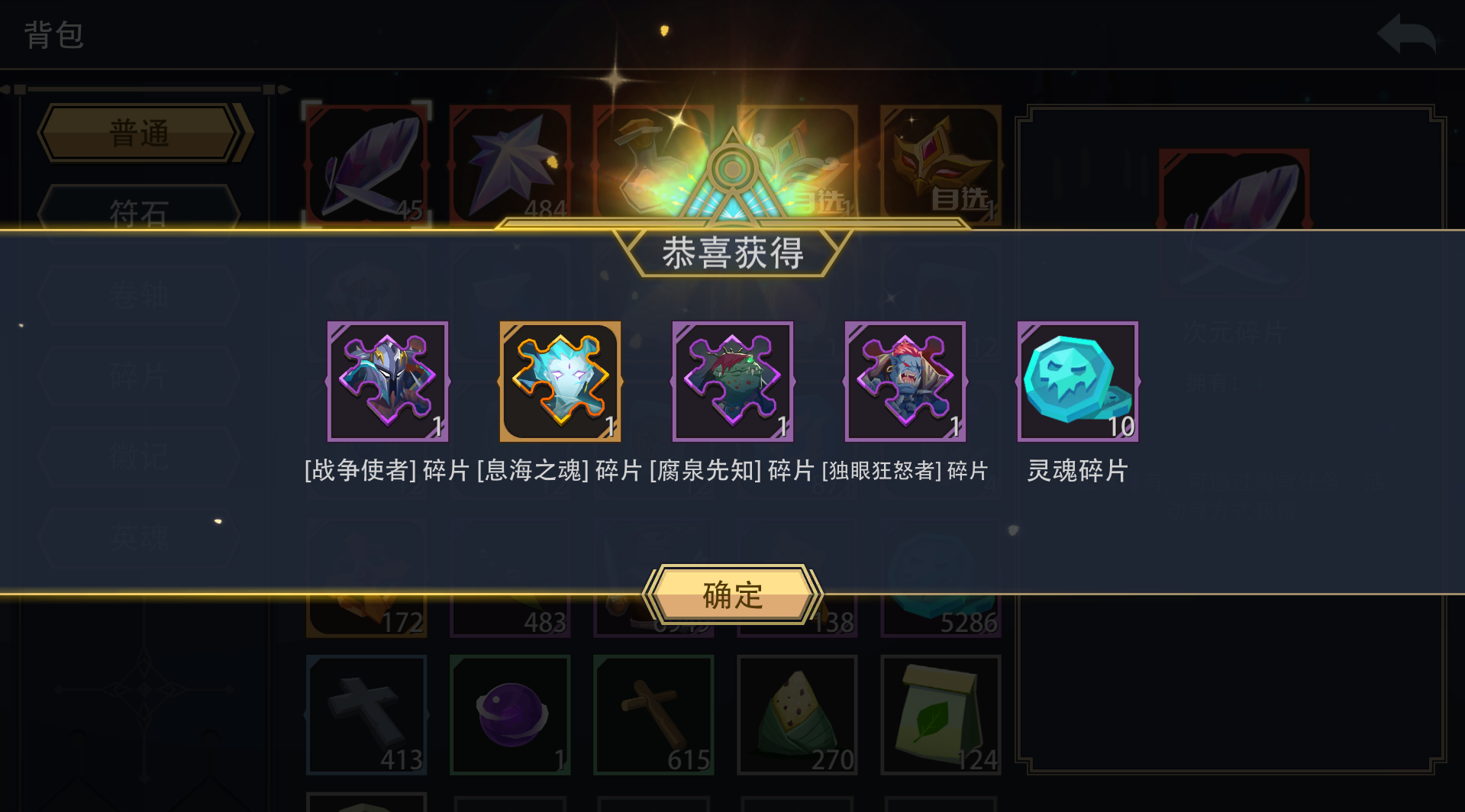The height and width of the screenshot is (812, 1465).
Task: Switch to the 碎片 category tab
Action: (140, 375)
